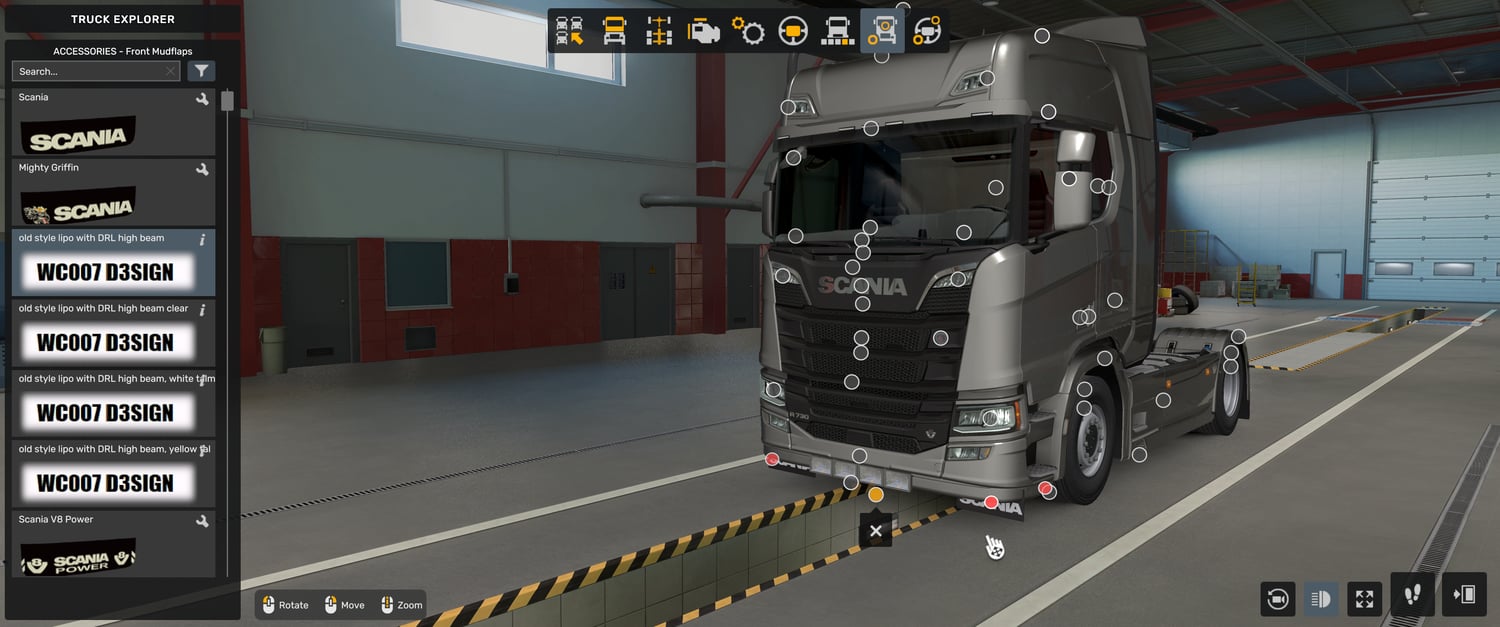Viewport: 1500px width, 627px height.
Task: Open the transmission gears category
Action: click(x=748, y=31)
